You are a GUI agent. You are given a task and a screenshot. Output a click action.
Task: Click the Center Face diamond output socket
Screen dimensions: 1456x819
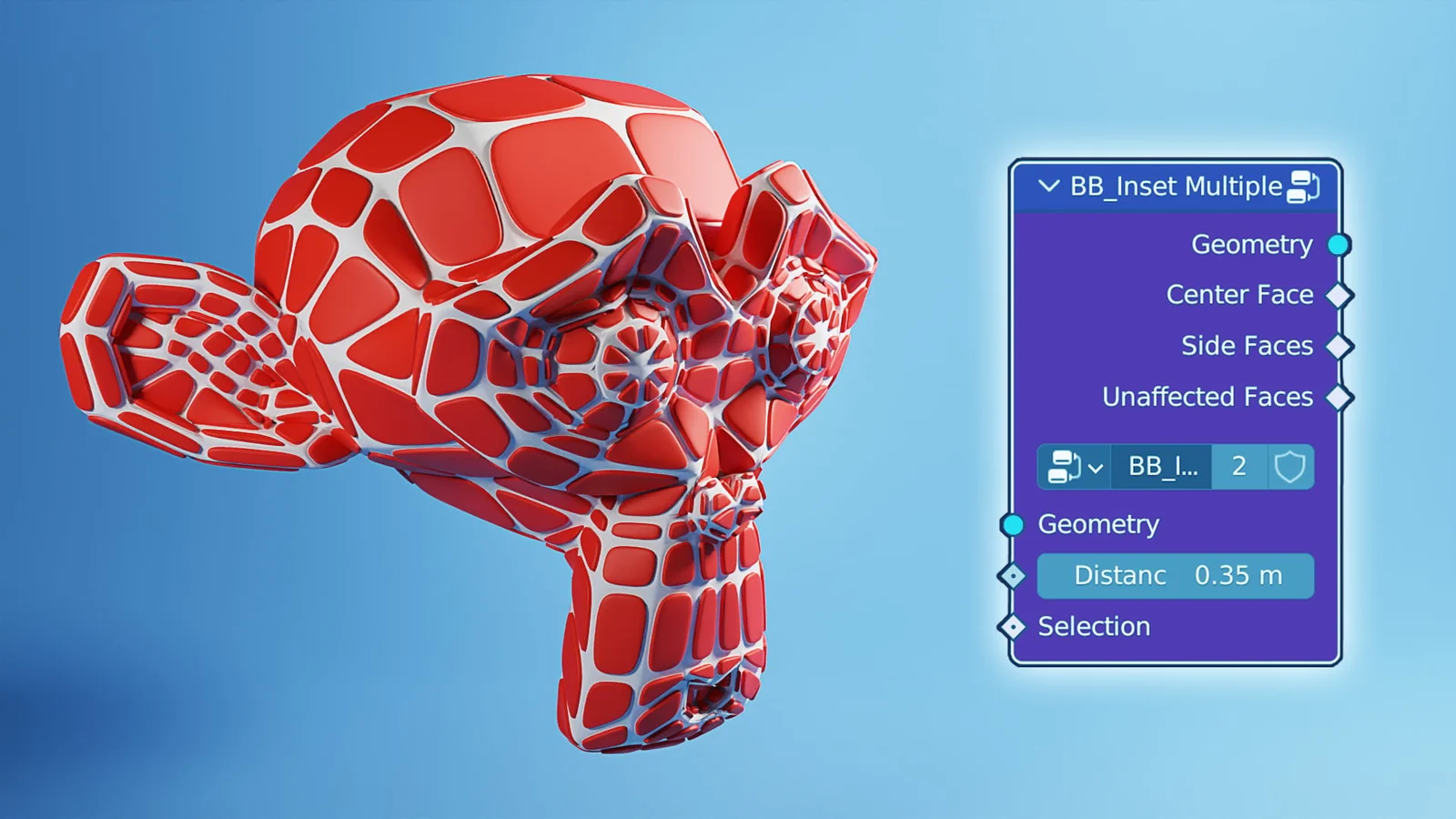point(1338,295)
